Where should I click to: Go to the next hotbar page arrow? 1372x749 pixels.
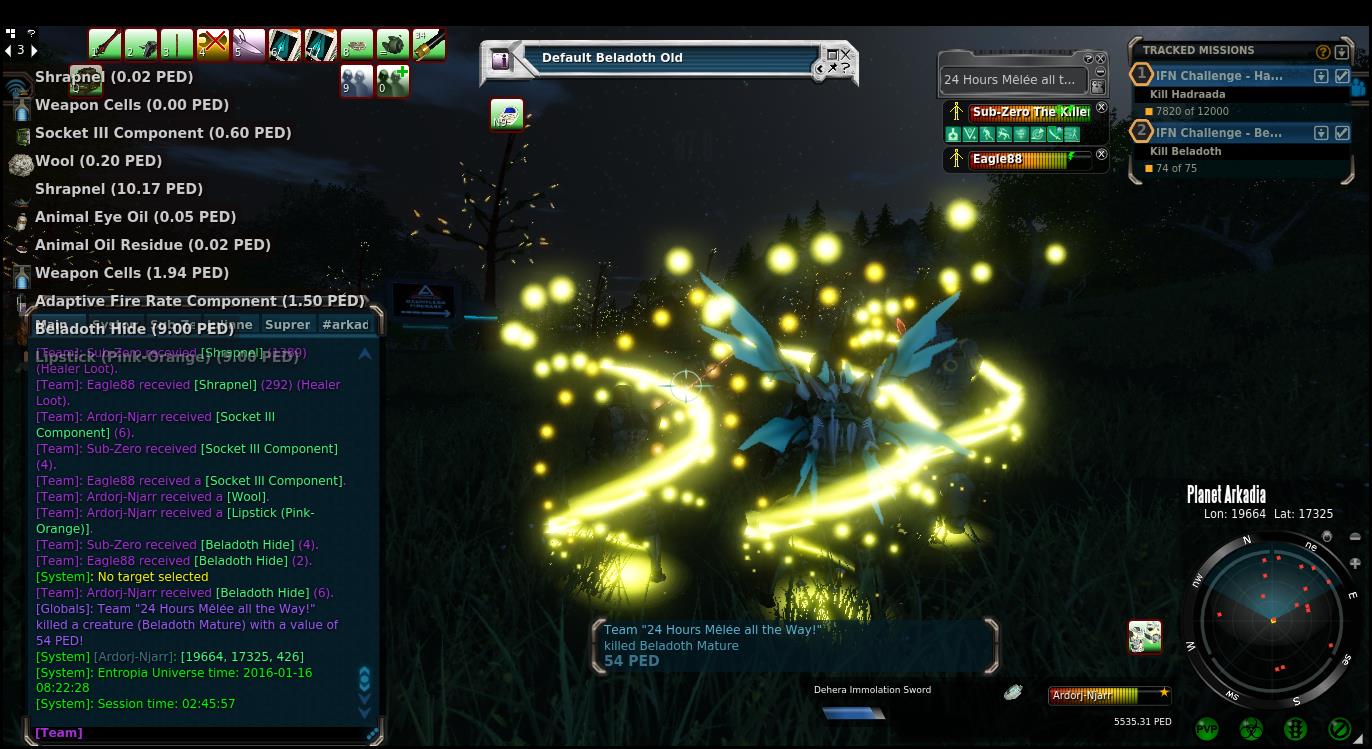pos(34,50)
